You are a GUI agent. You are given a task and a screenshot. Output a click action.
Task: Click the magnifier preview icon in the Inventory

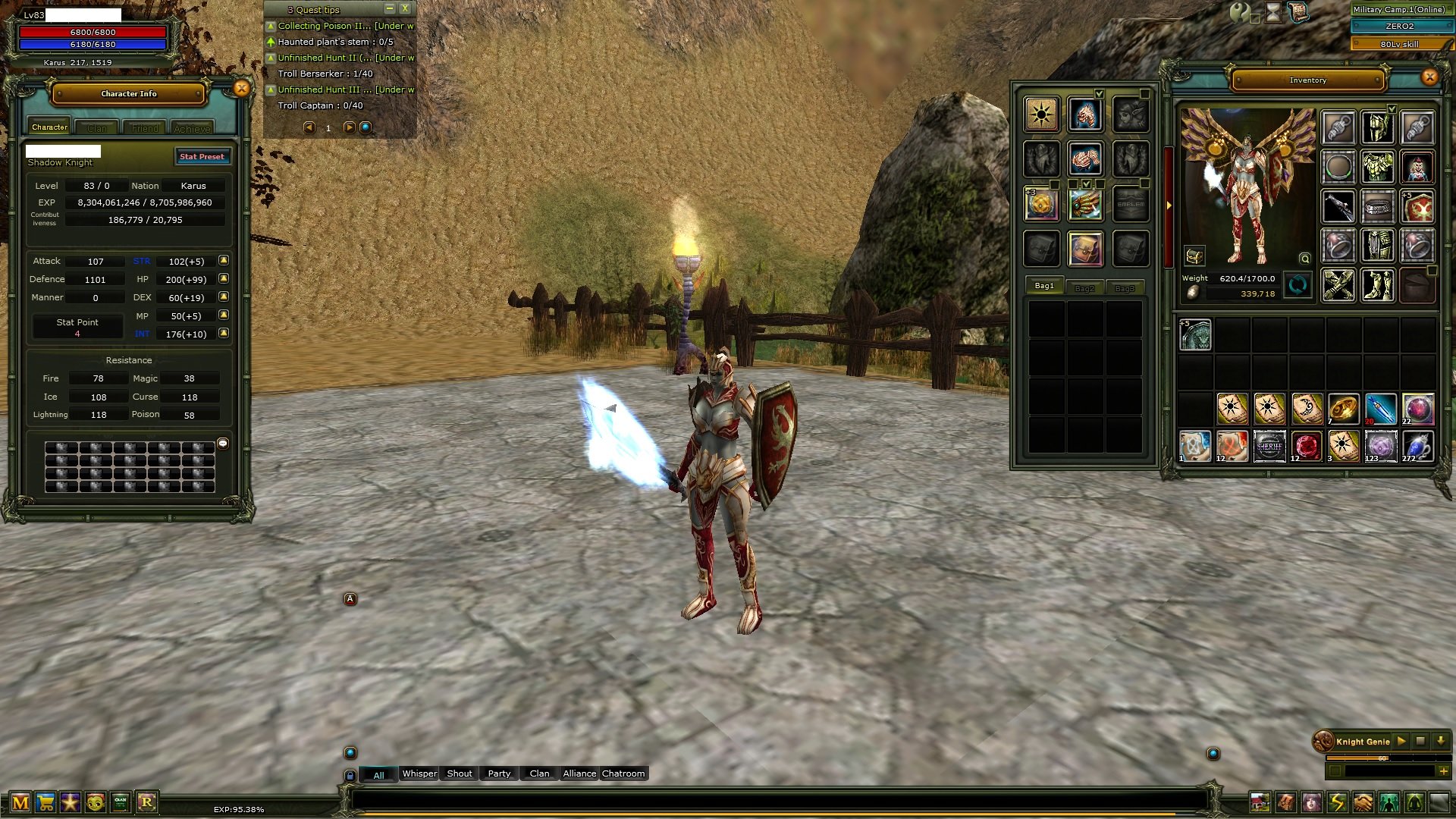[x=1304, y=259]
